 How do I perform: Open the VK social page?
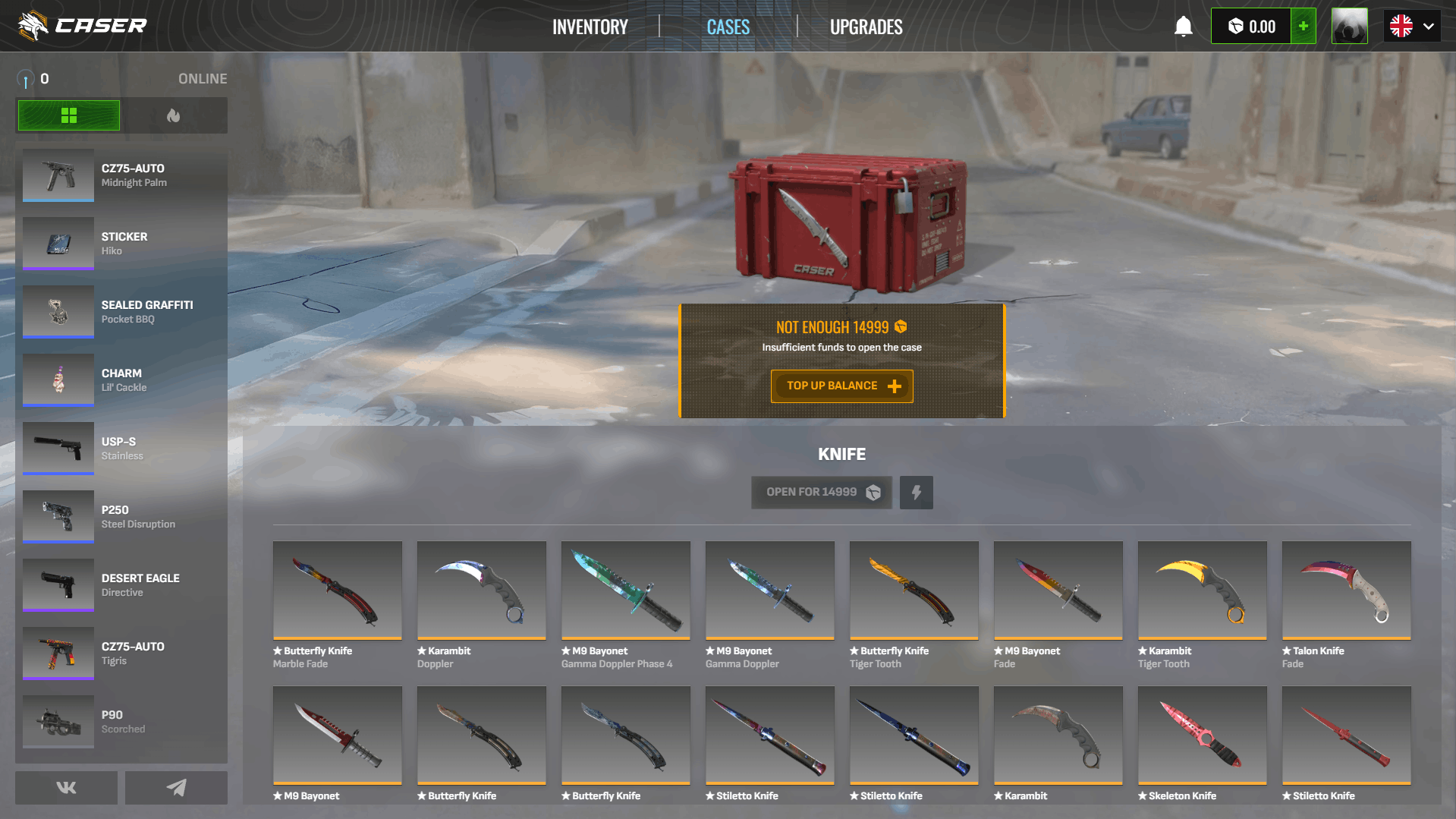coord(66,787)
